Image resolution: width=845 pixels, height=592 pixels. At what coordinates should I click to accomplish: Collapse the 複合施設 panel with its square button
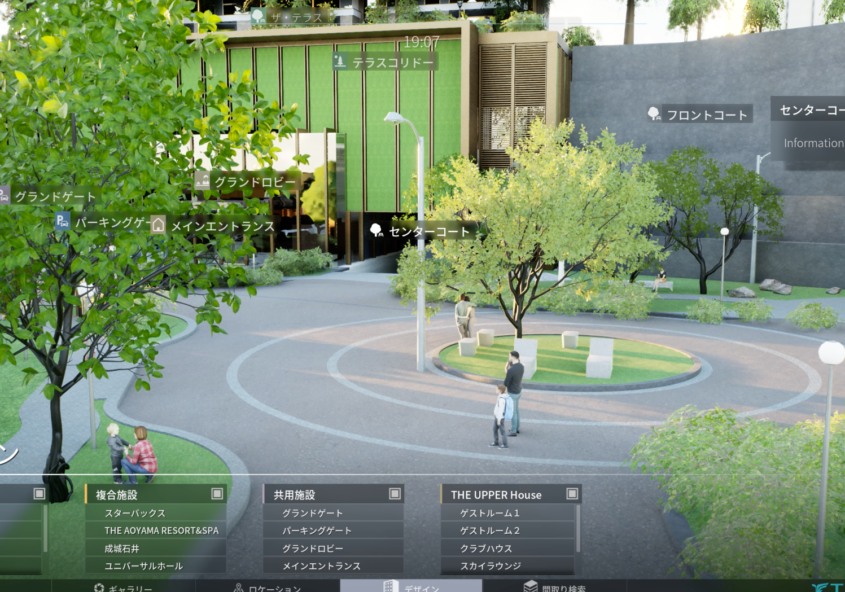tap(217, 494)
